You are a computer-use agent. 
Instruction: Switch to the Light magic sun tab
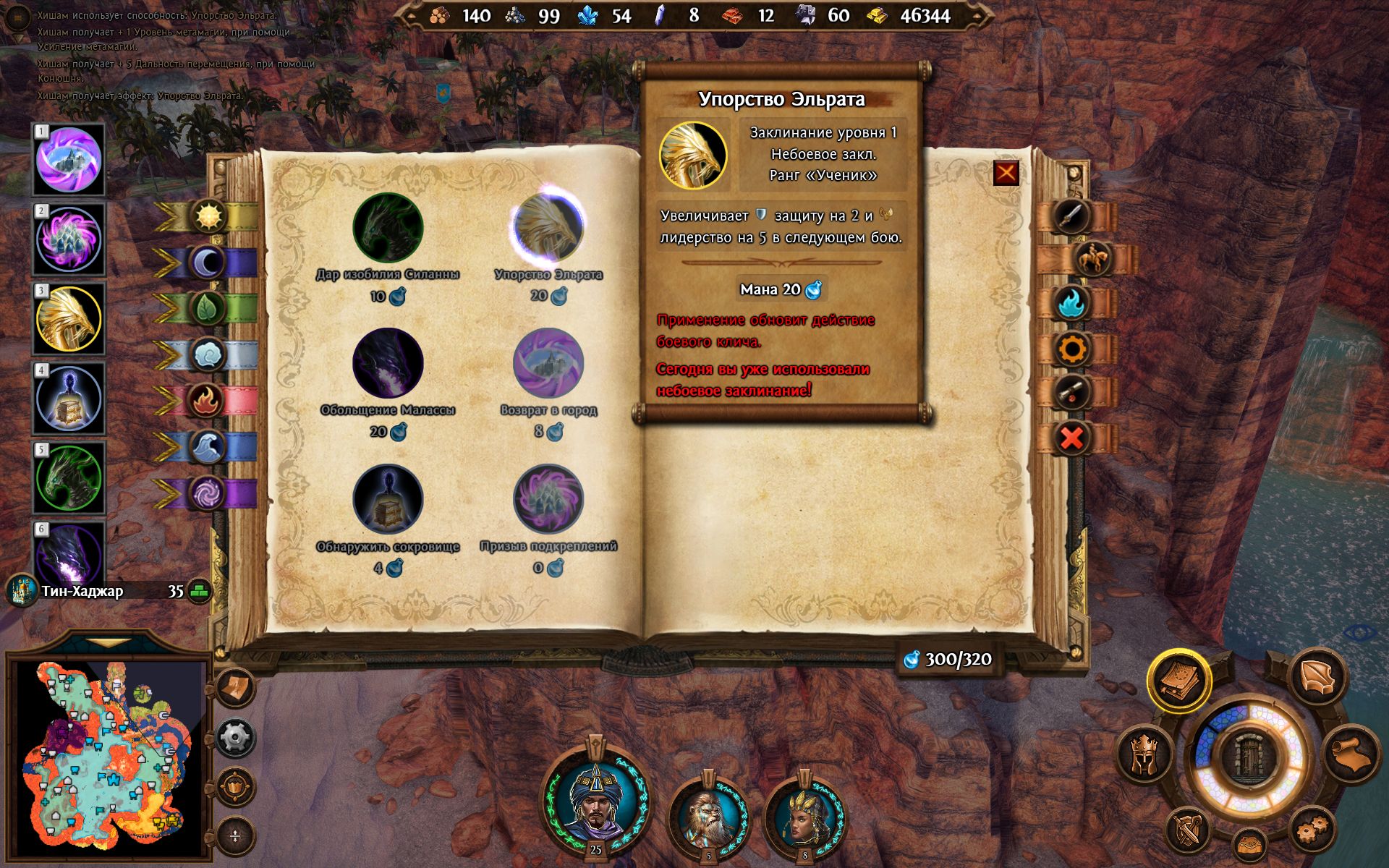pos(208,216)
